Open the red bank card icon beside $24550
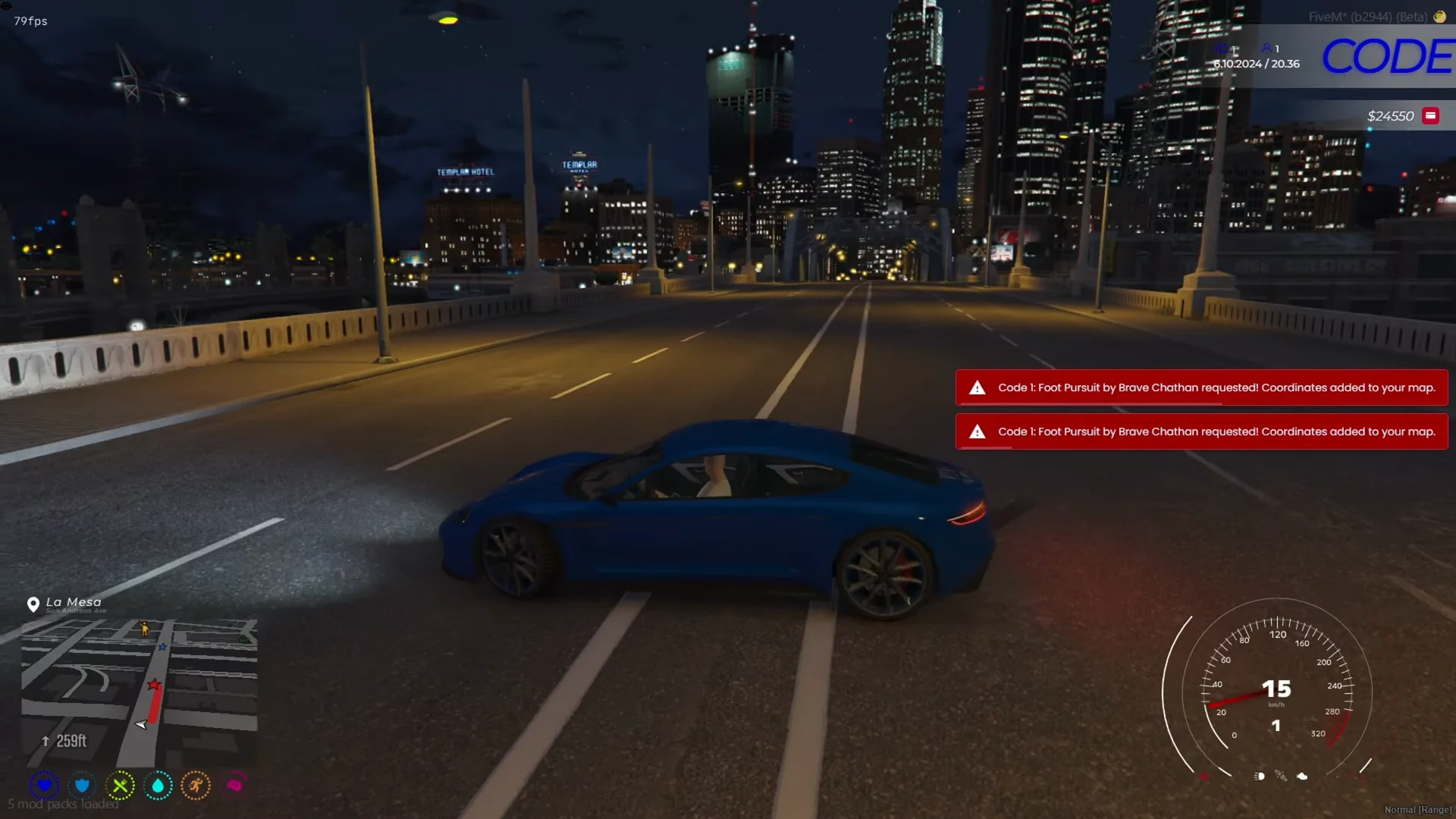Image resolution: width=1456 pixels, height=819 pixels. click(x=1432, y=115)
